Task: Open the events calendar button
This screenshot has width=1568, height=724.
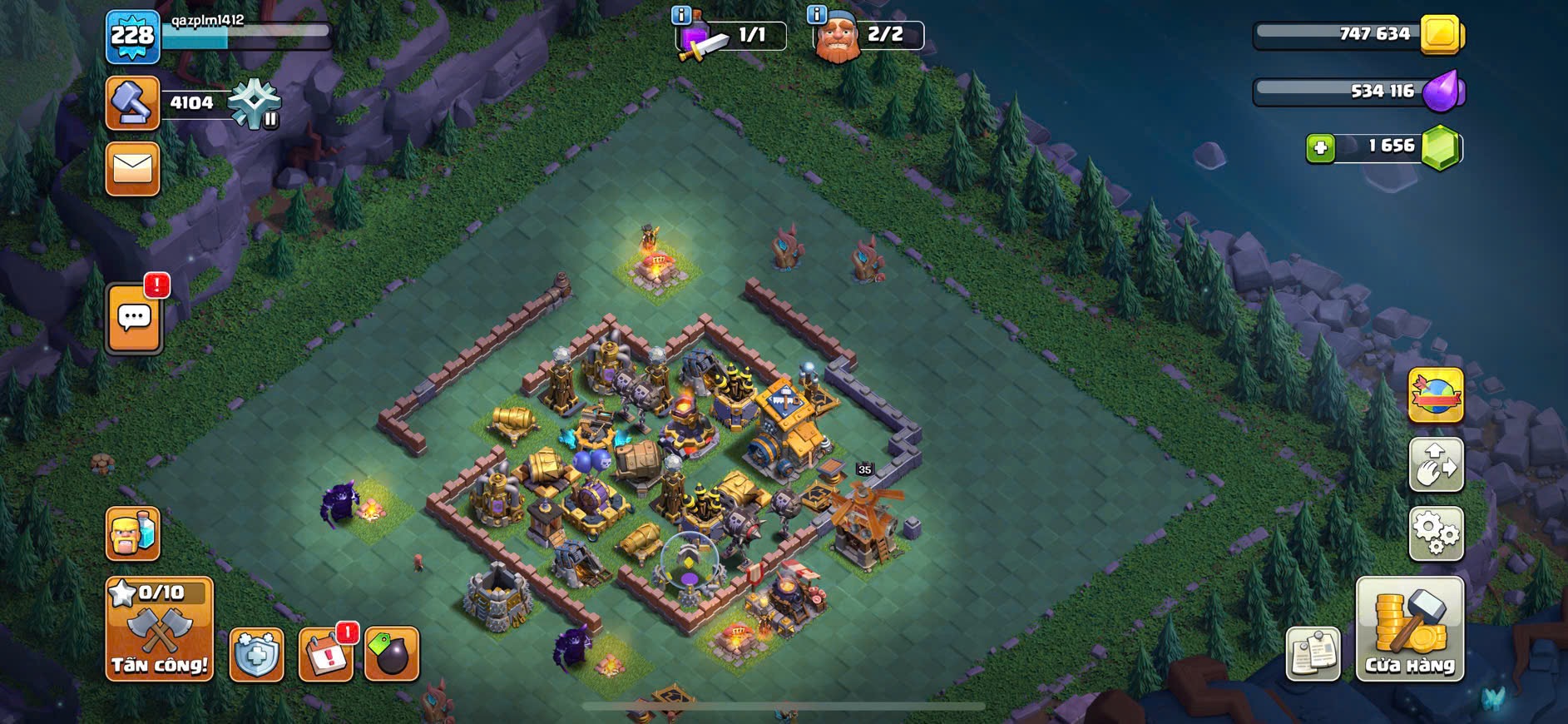Action: tap(325, 654)
